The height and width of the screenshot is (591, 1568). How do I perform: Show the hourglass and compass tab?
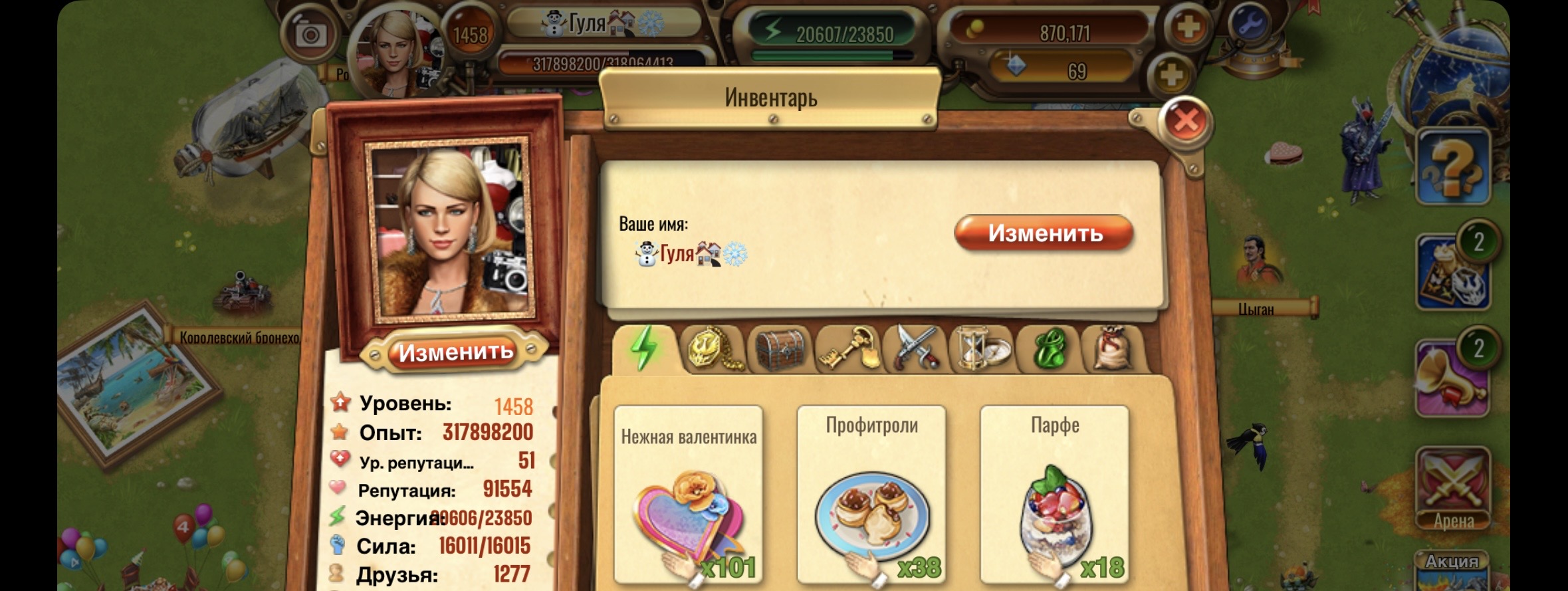982,349
